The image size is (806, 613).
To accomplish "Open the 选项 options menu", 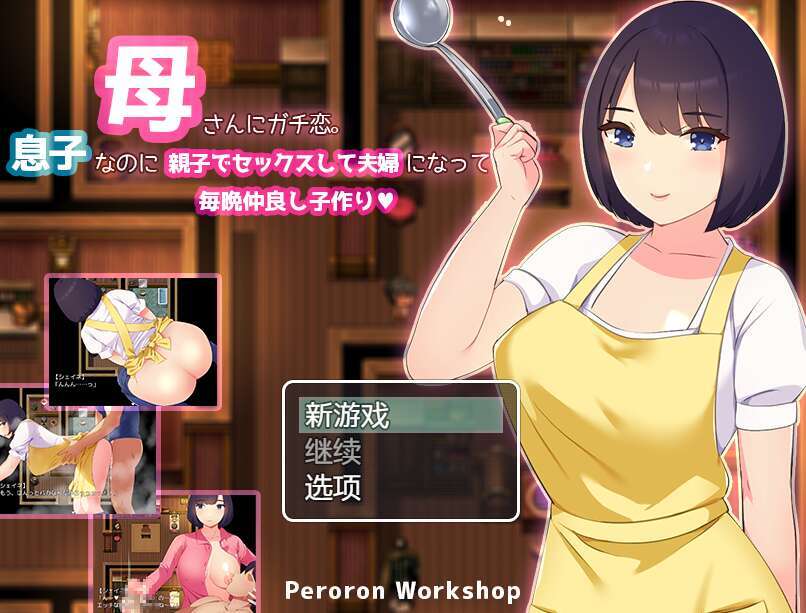I will click(x=399, y=488).
